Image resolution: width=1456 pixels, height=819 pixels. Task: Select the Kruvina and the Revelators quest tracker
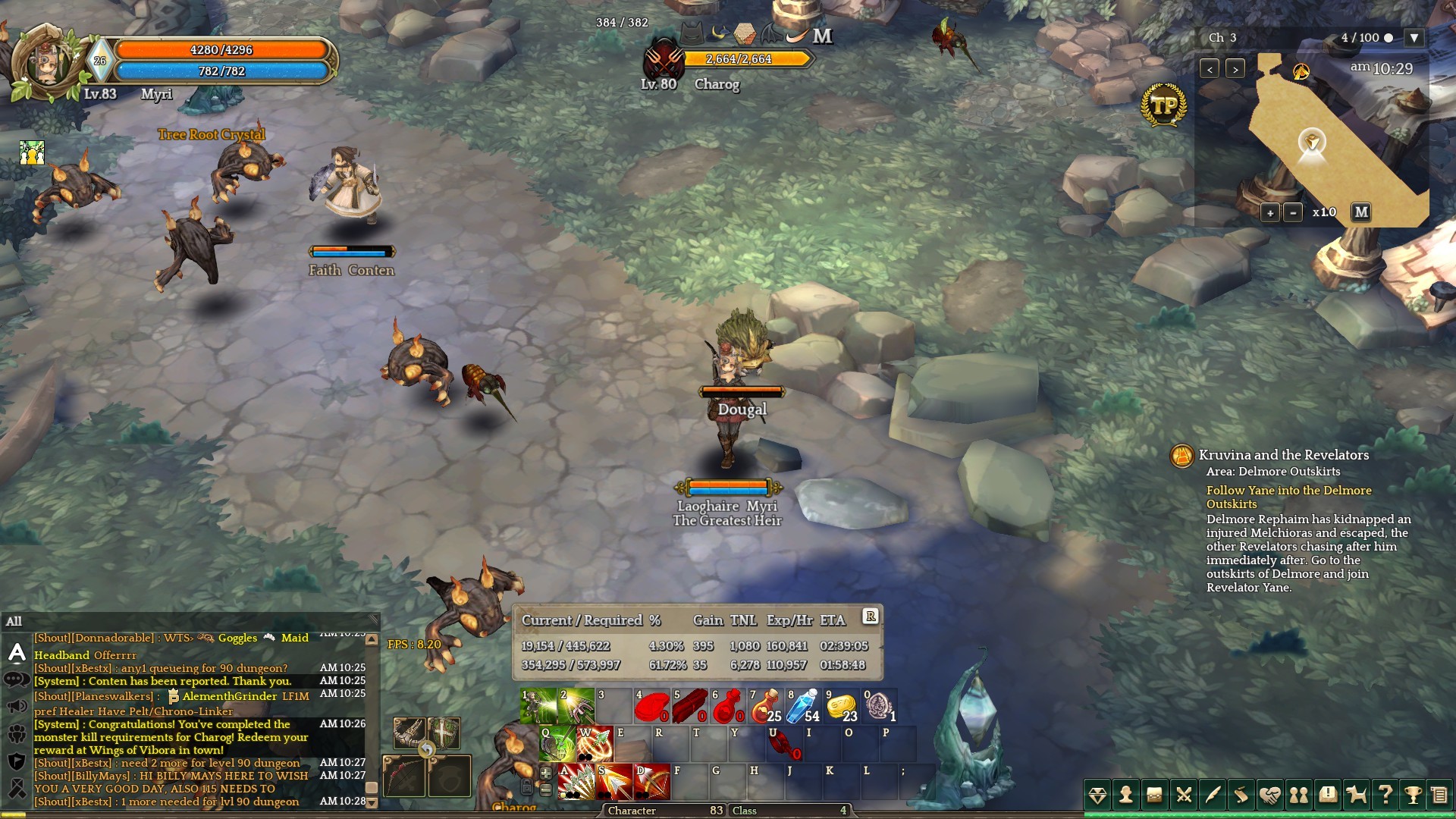pyautogui.click(x=1283, y=455)
